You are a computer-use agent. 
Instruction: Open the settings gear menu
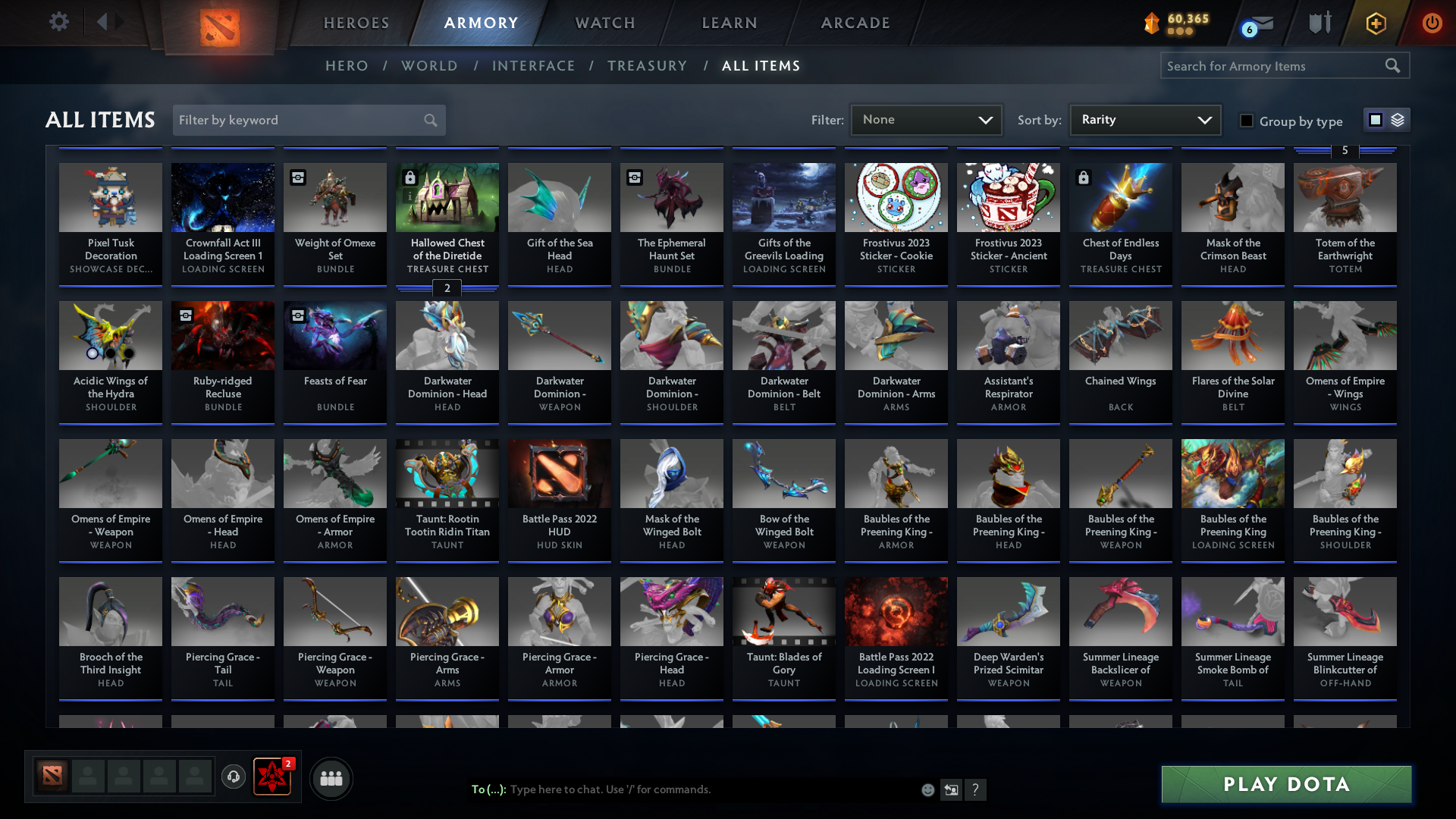59,22
